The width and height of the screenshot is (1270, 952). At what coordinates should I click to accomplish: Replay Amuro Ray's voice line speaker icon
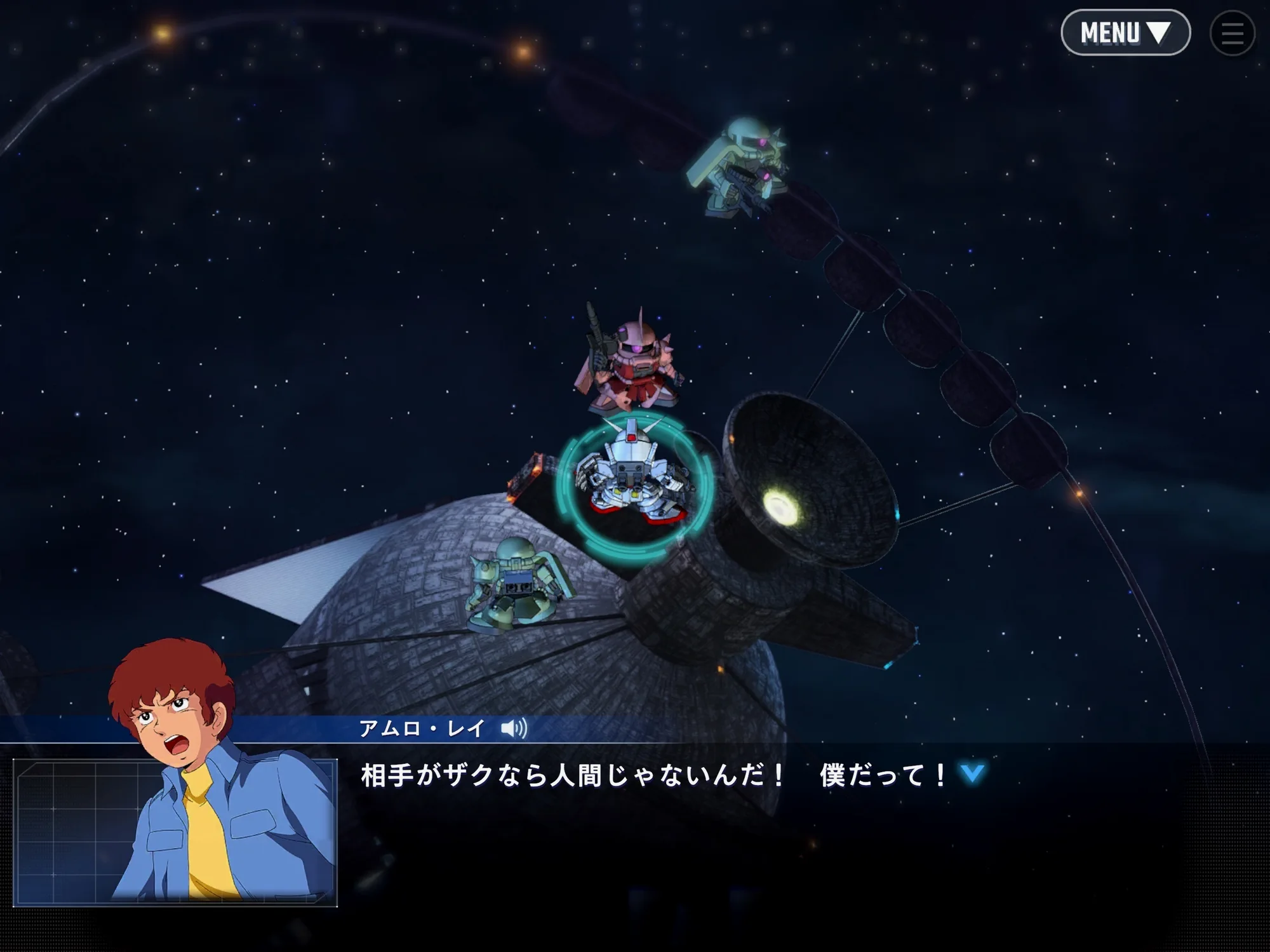[514, 728]
